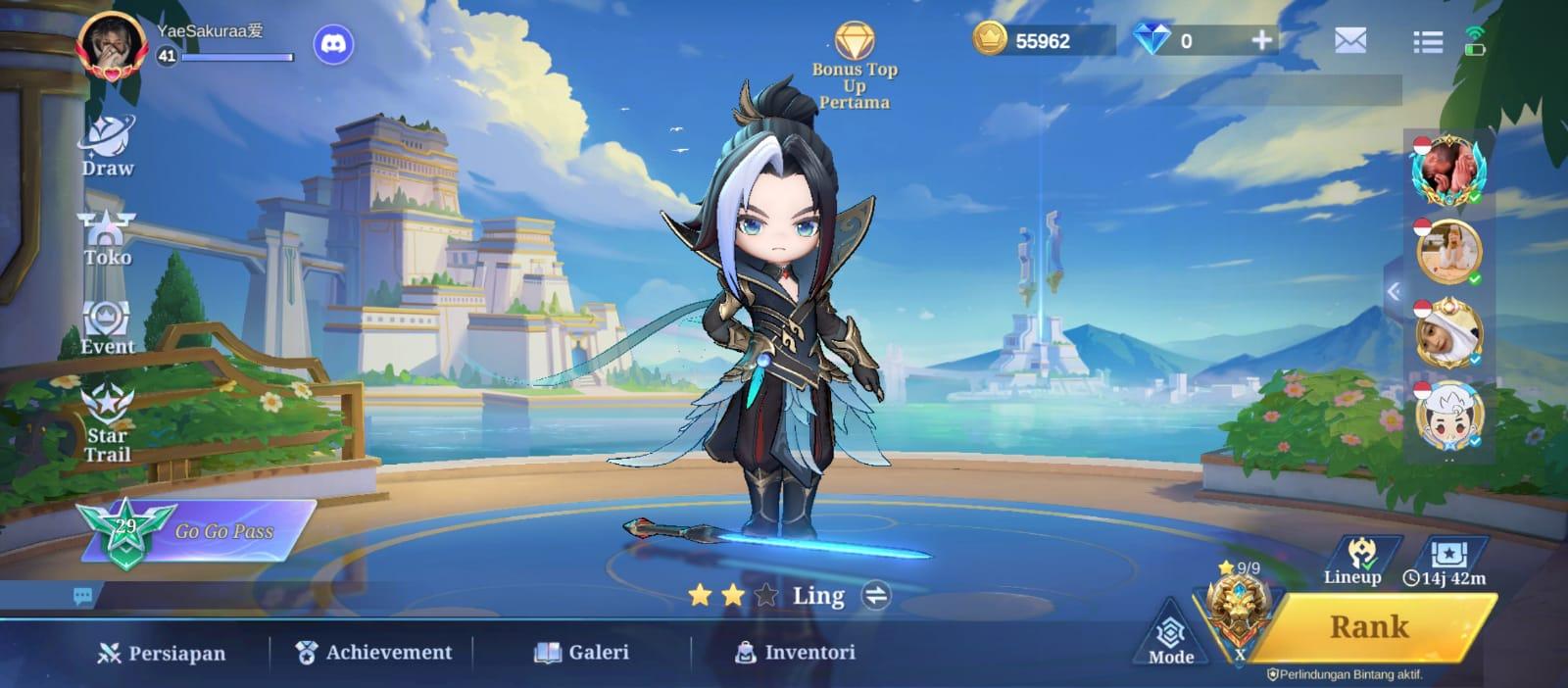Image resolution: width=1568 pixels, height=688 pixels.
Task: Collapse the friends panel arrow
Action: pos(1394,291)
